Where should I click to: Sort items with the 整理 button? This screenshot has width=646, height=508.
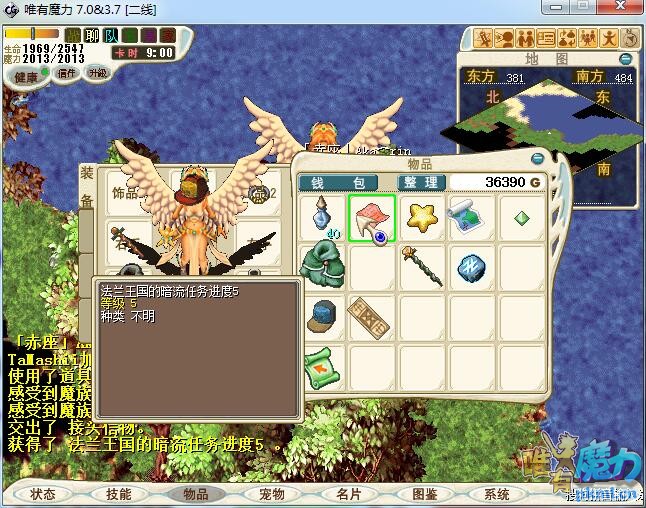click(421, 183)
